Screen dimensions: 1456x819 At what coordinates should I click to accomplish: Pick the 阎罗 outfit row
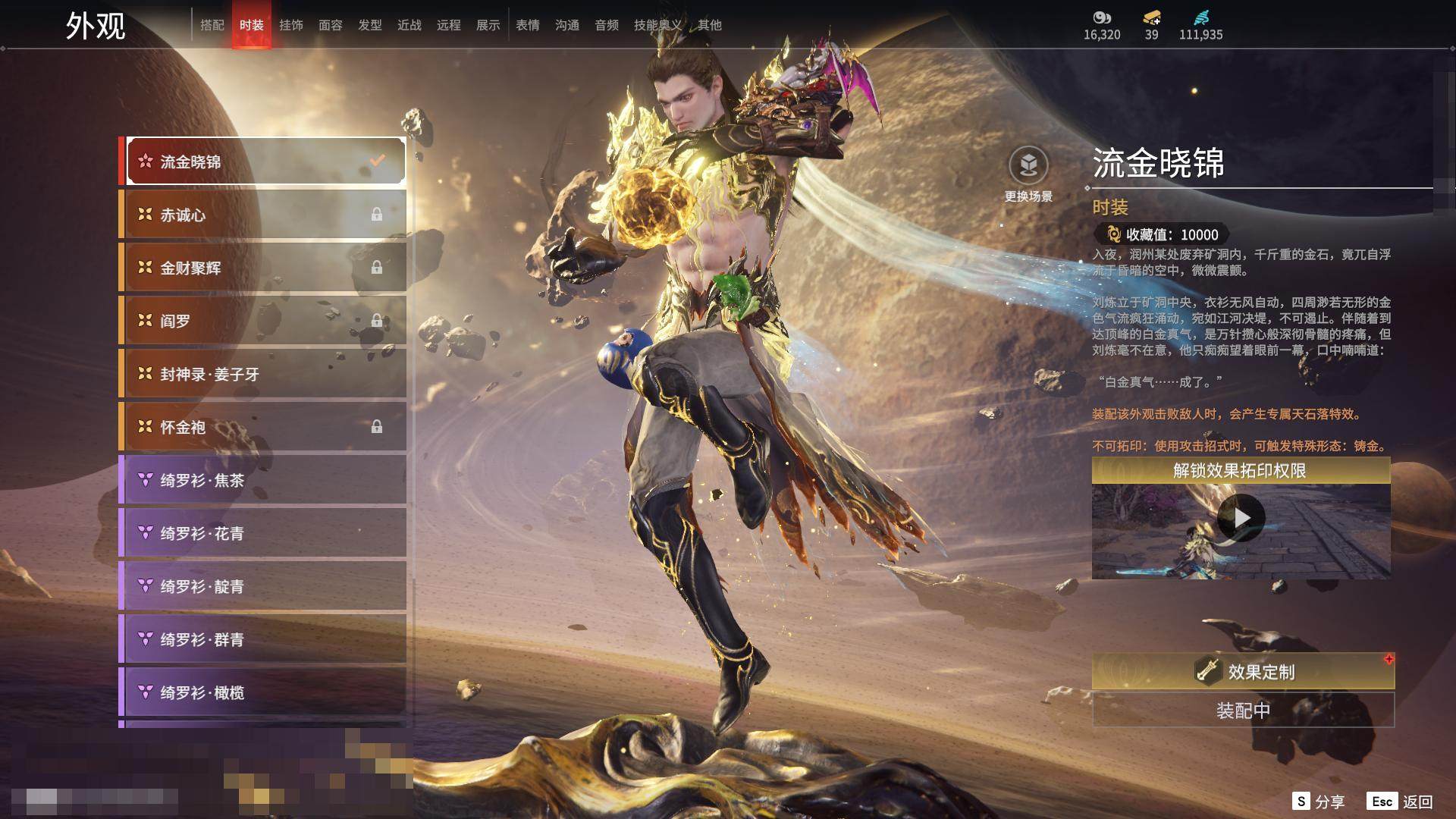(263, 321)
